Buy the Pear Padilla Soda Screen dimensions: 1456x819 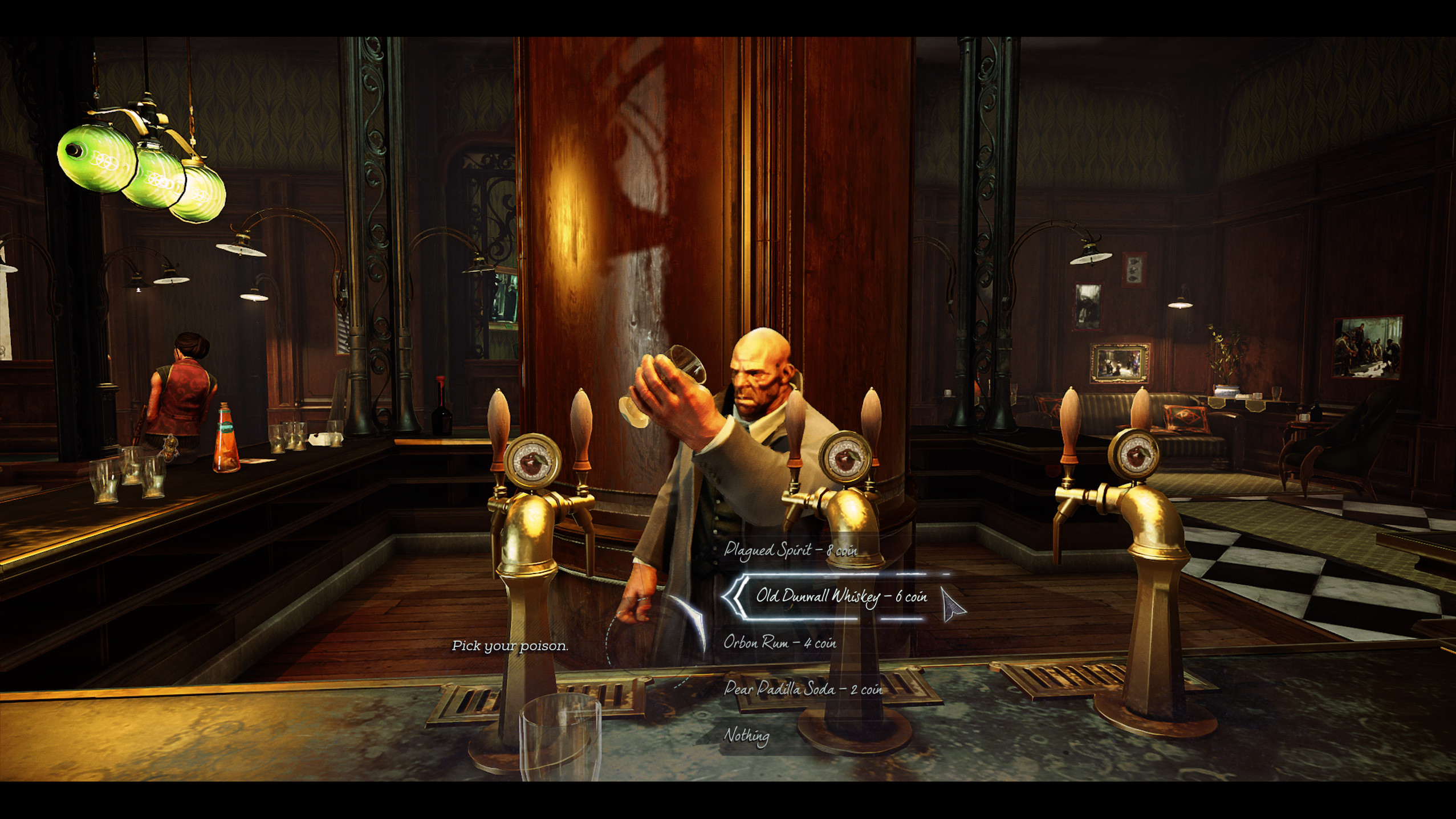[x=803, y=689]
